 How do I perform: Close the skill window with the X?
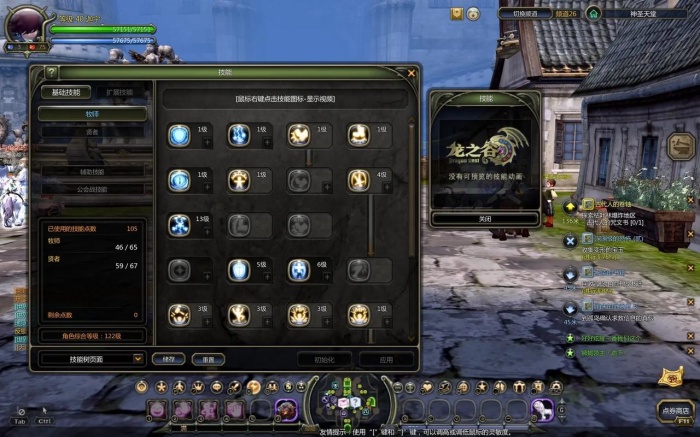[x=411, y=73]
